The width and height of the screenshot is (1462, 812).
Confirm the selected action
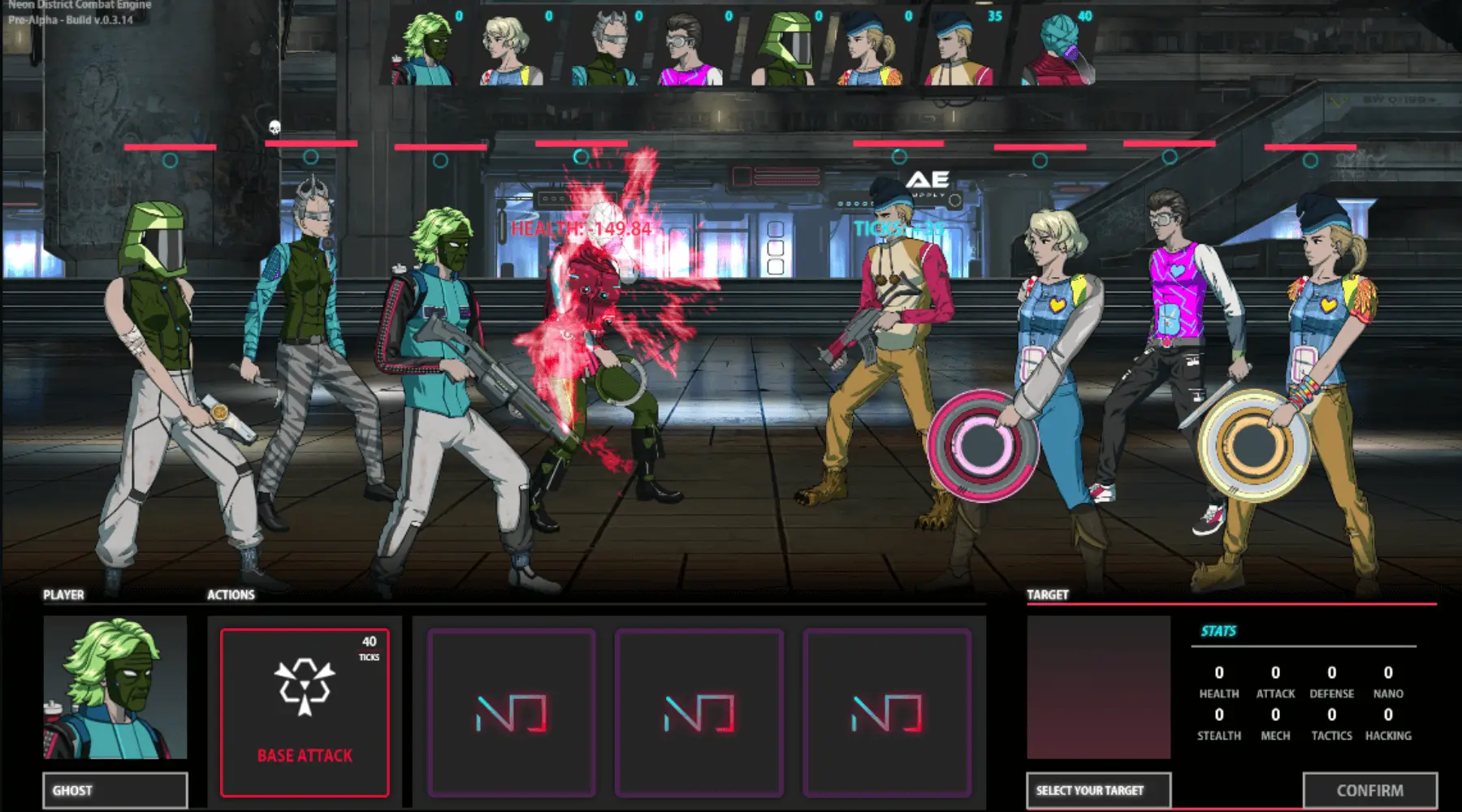point(1369,790)
